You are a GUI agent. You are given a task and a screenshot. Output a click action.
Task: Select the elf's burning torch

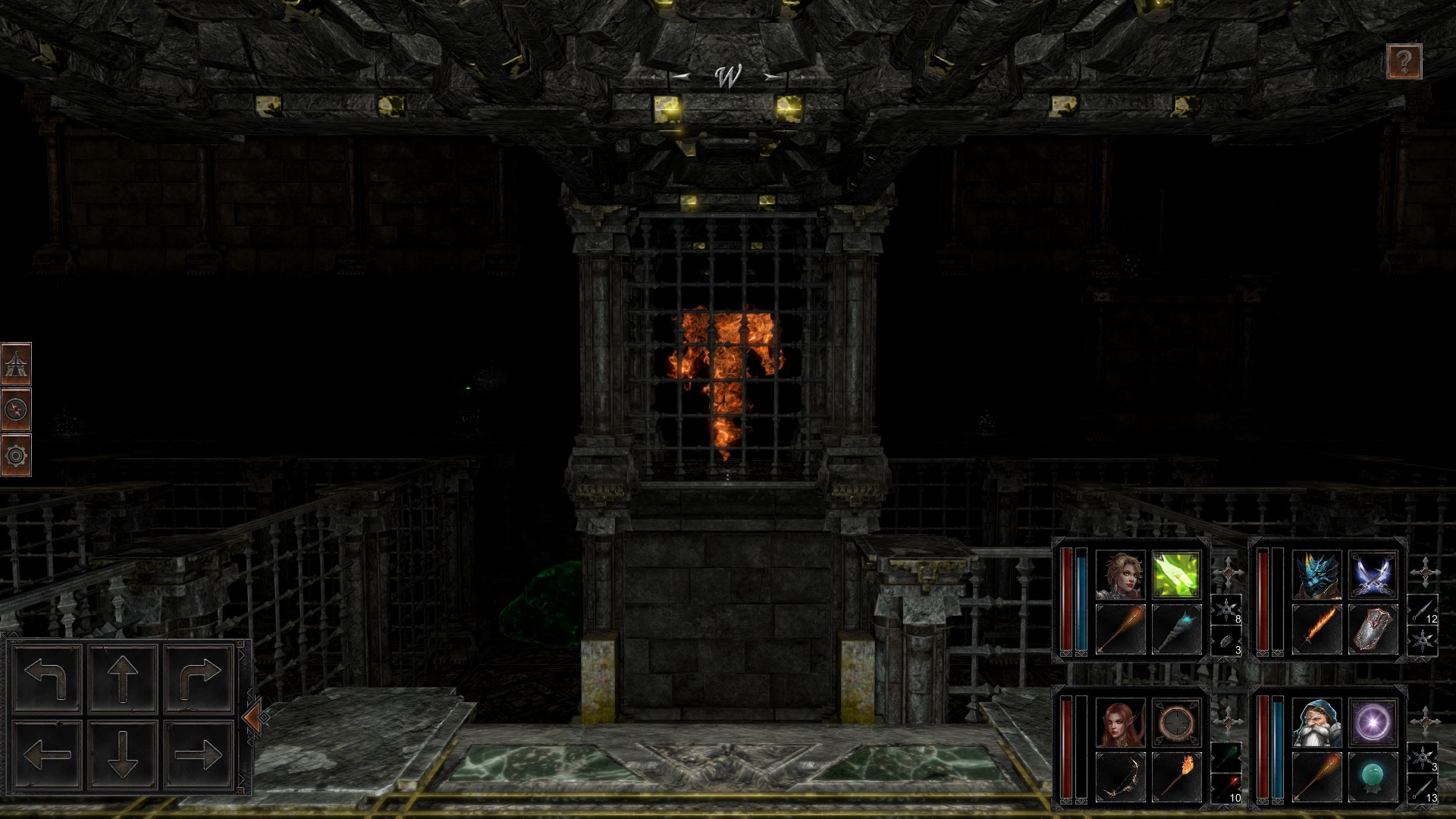[1176, 776]
